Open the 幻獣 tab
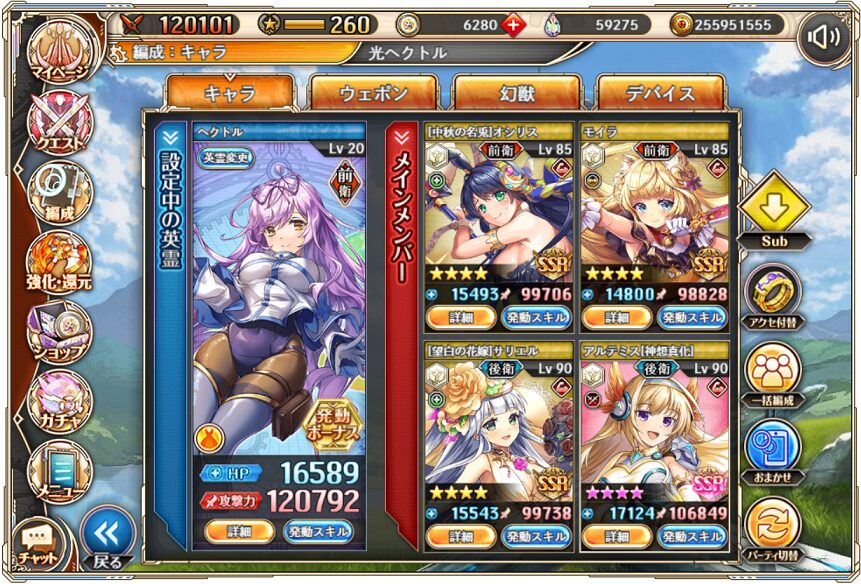The image size is (861, 584). [x=516, y=93]
